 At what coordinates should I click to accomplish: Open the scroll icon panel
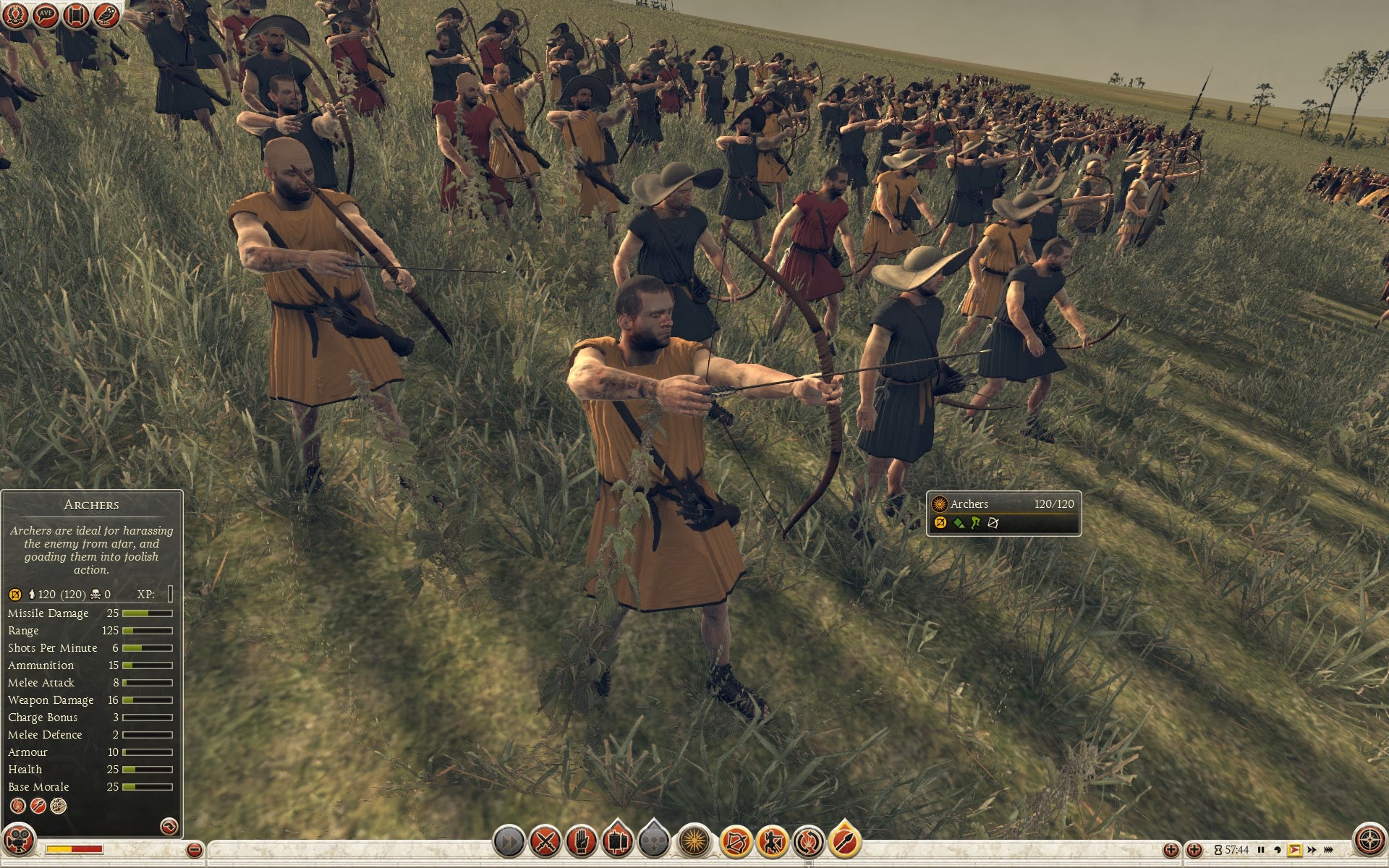tap(76, 15)
